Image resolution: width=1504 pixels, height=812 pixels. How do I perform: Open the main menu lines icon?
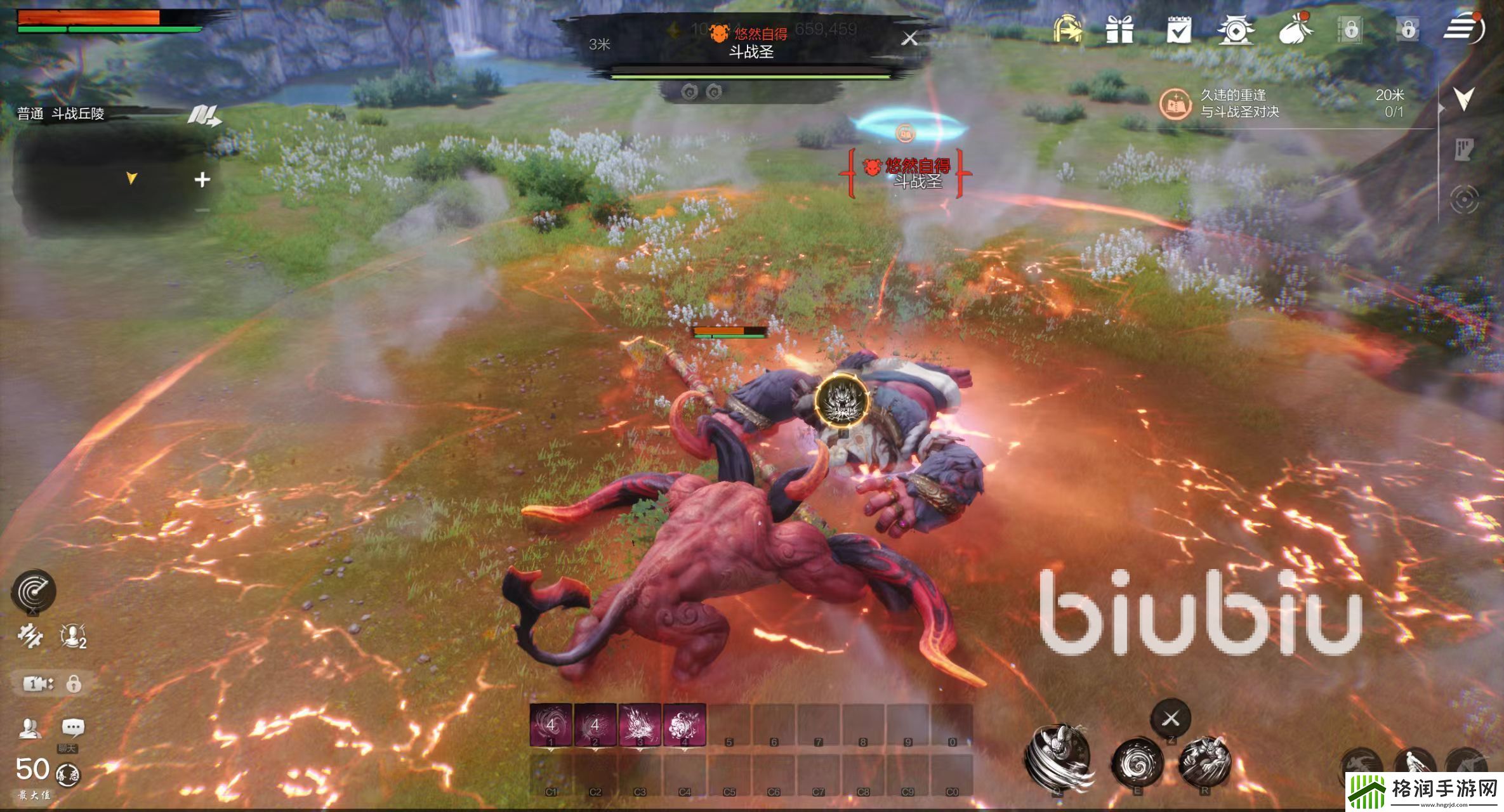(1462, 29)
